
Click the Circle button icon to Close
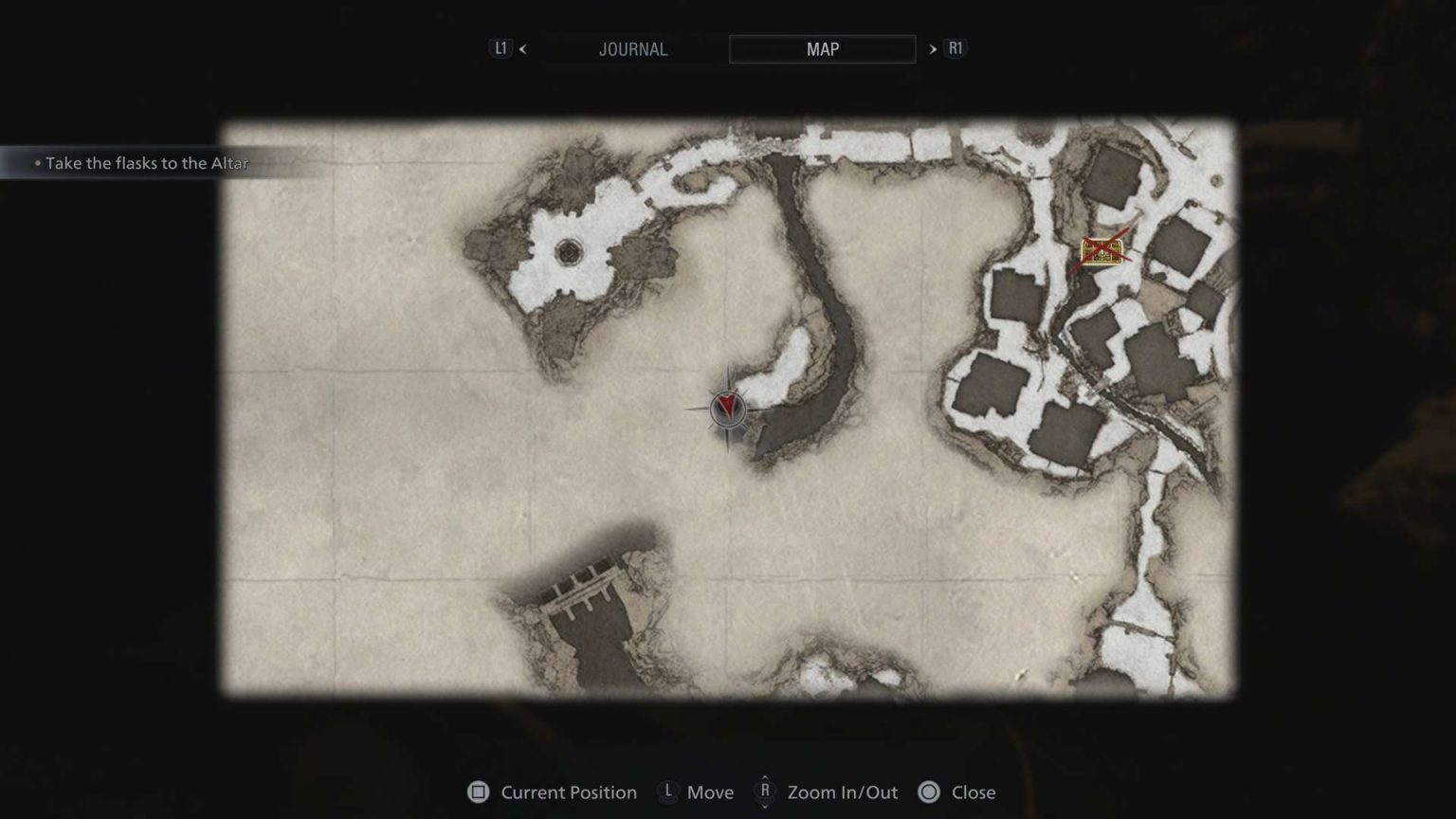pyautogui.click(x=928, y=792)
